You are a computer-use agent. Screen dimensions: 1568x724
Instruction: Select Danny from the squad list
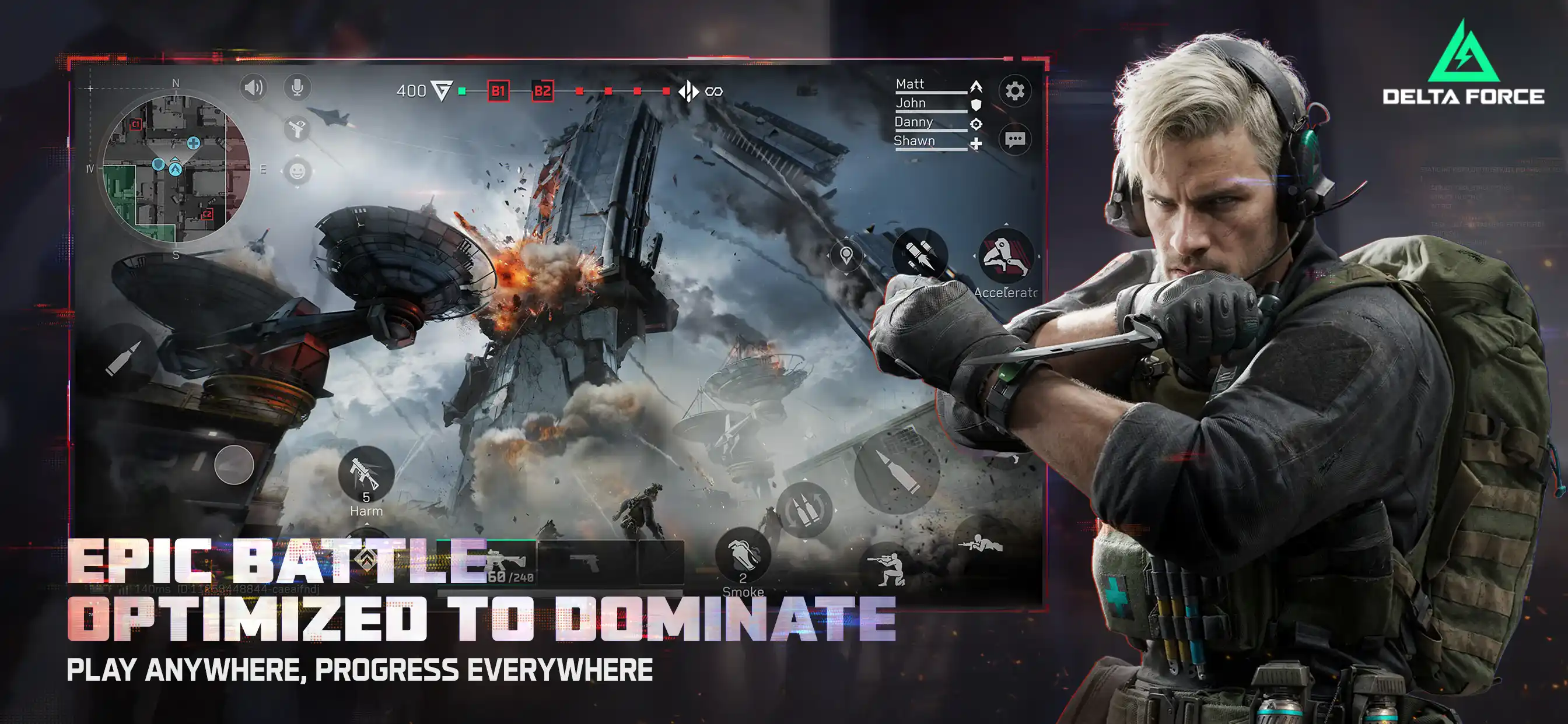(914, 122)
